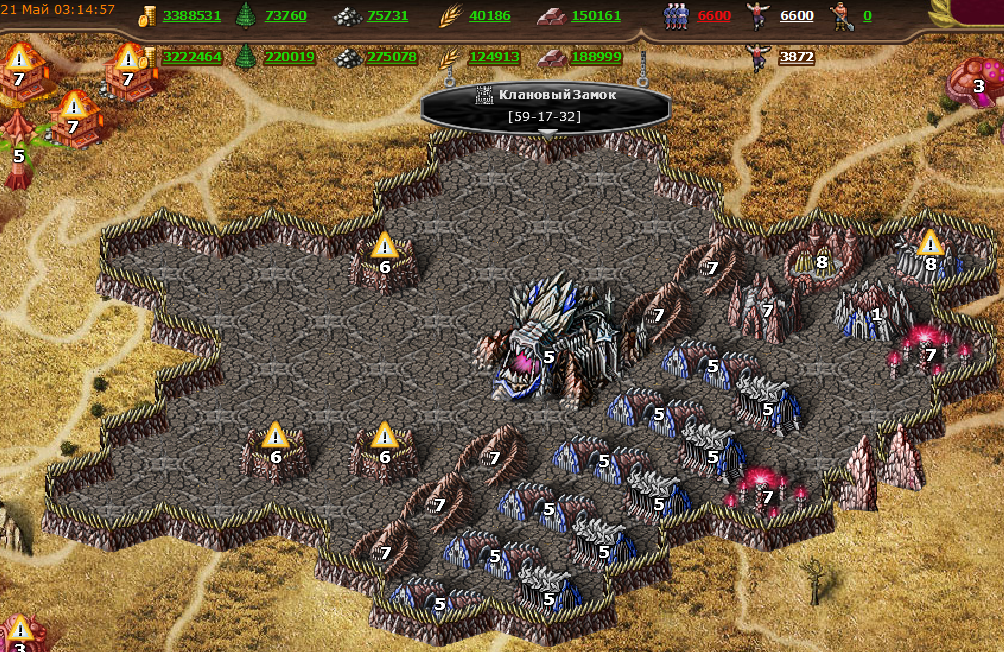Select the white worker count 6600

tap(796, 16)
